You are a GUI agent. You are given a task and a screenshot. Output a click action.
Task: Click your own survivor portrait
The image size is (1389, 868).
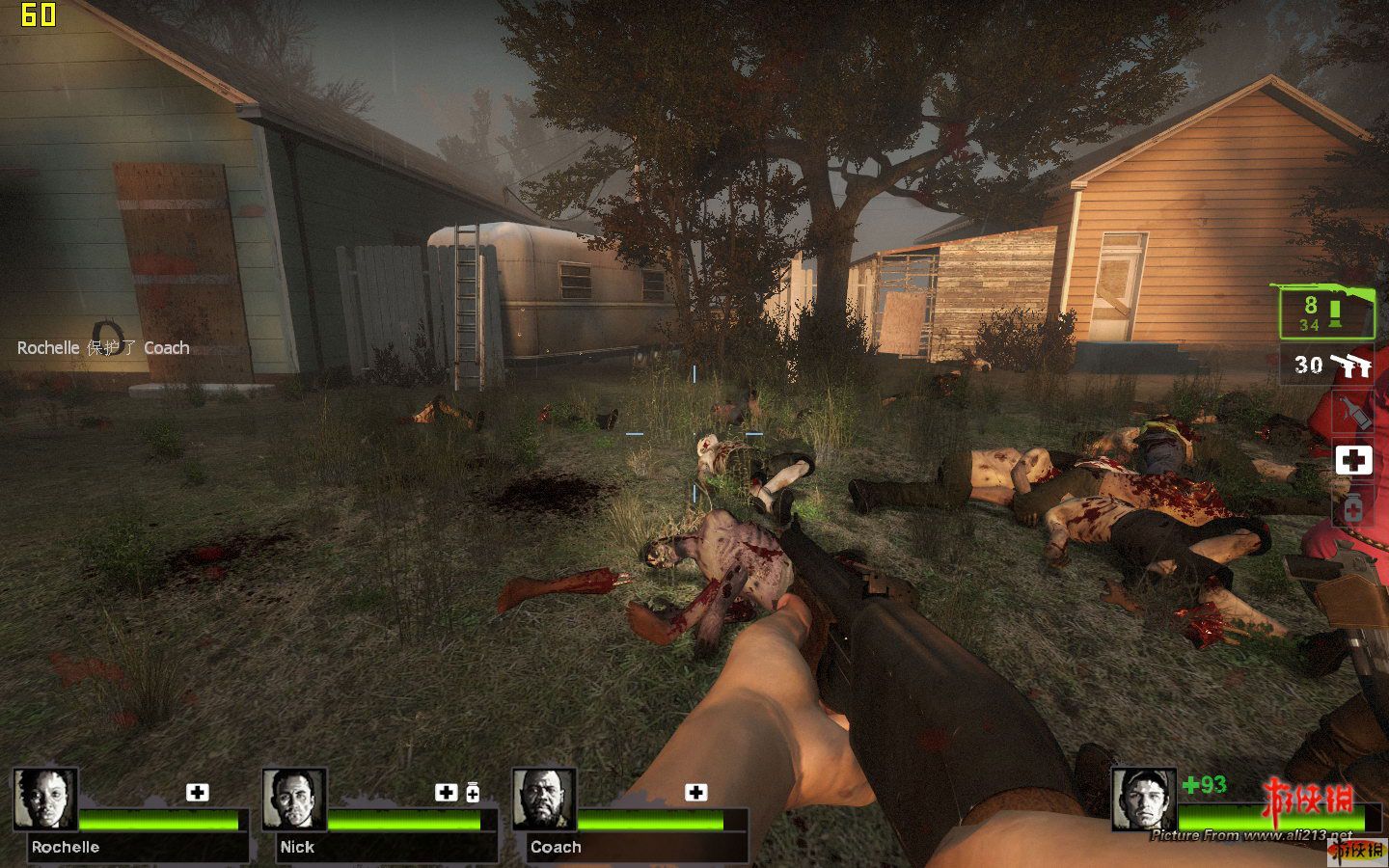[x=1144, y=799]
